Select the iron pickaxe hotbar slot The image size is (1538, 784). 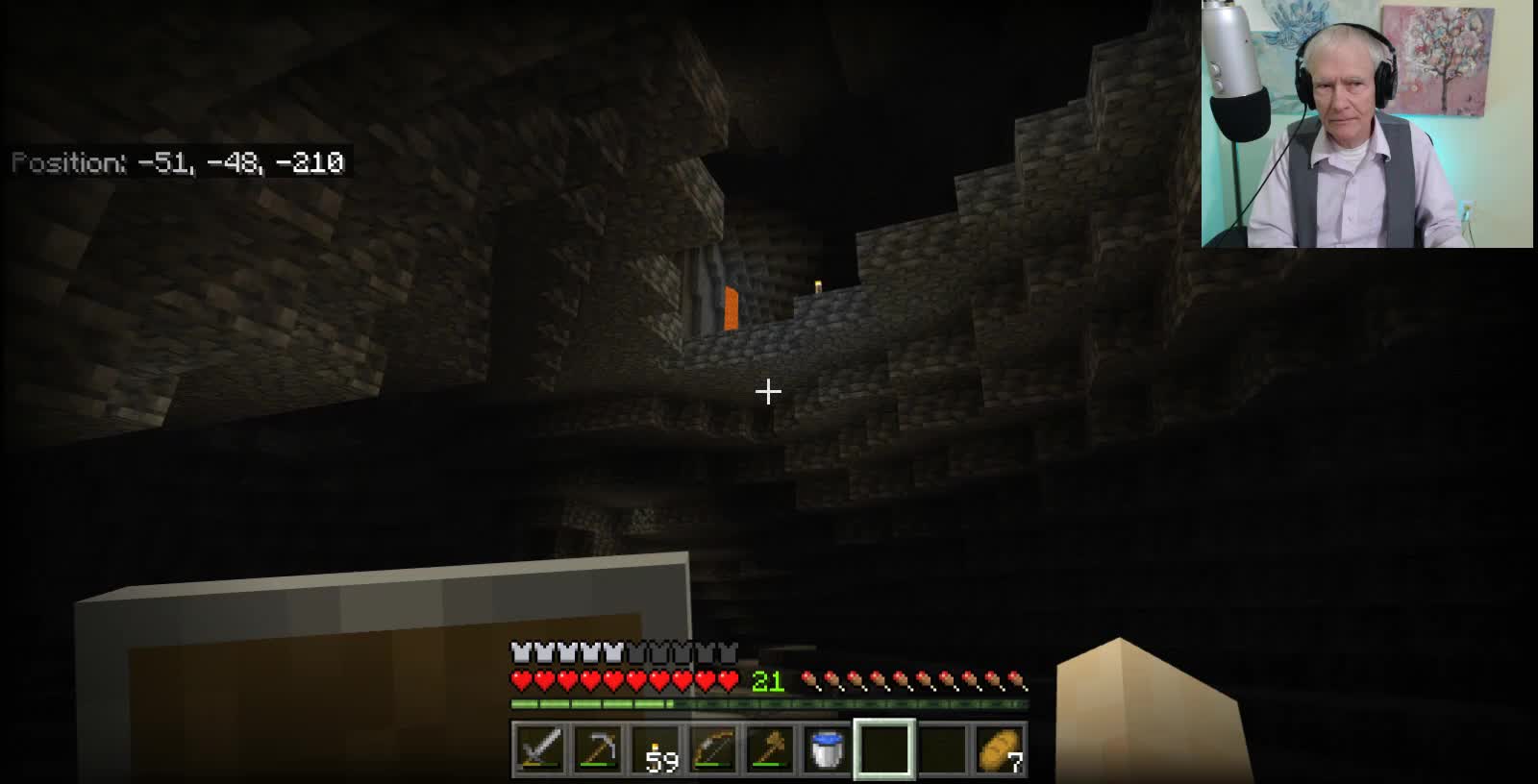click(x=597, y=748)
